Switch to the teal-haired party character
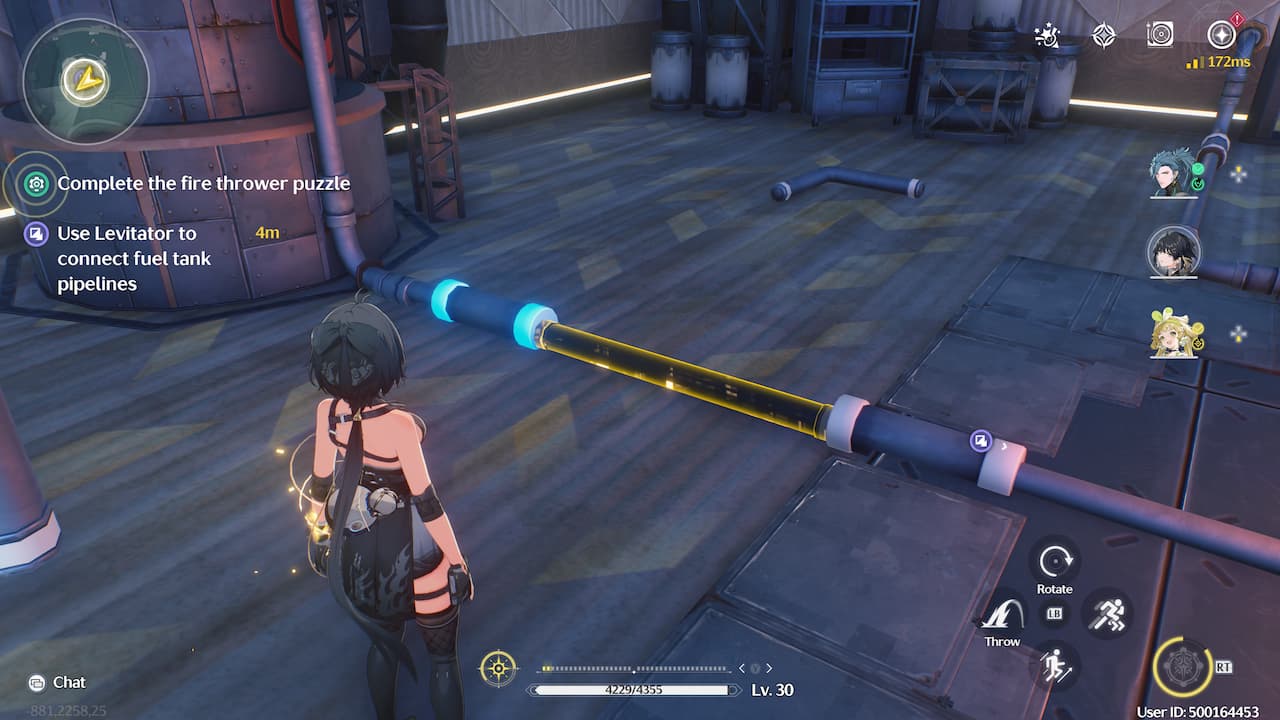Viewport: 1280px width, 720px height. (1173, 173)
